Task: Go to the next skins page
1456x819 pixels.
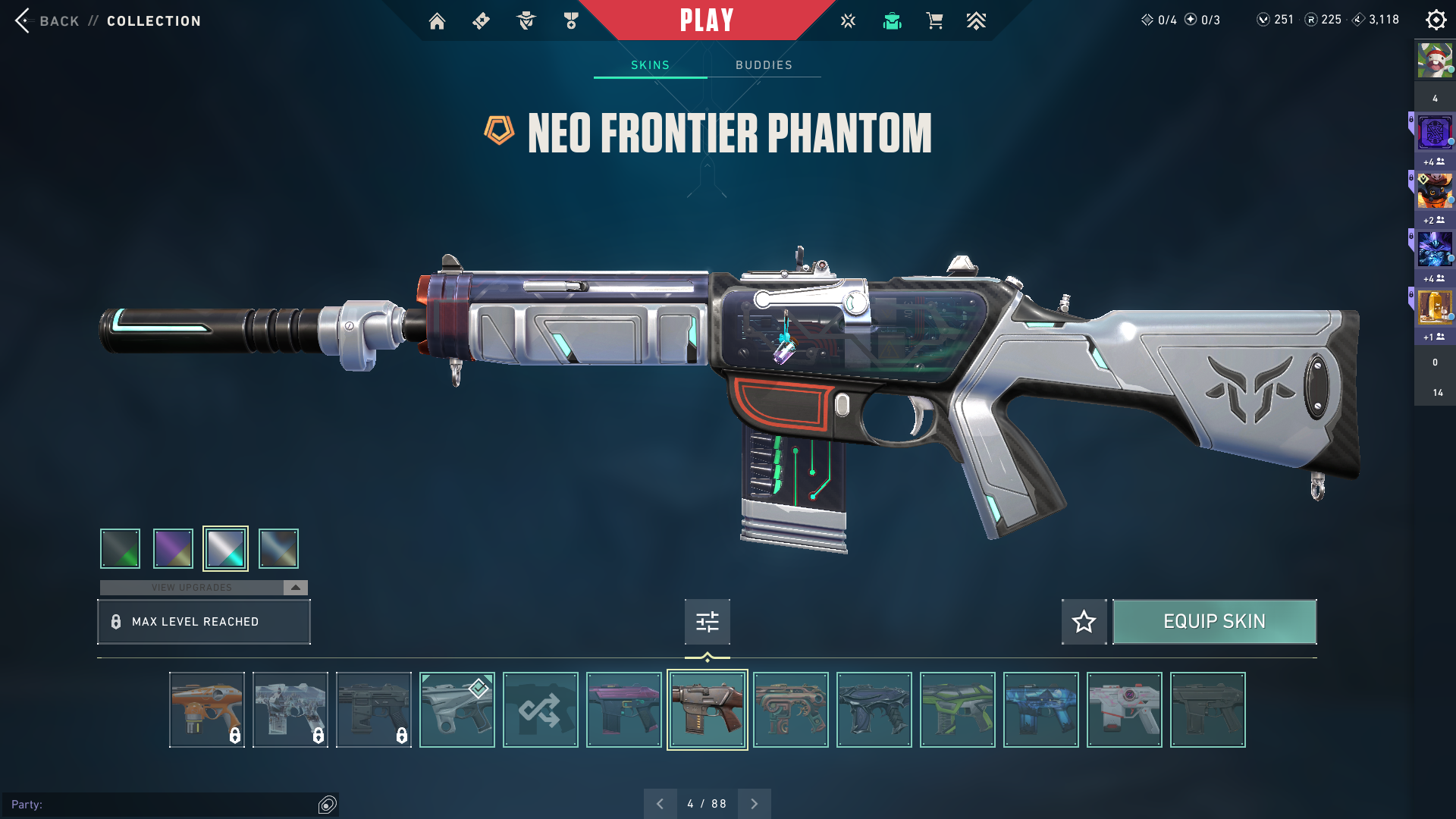Action: pyautogui.click(x=755, y=804)
